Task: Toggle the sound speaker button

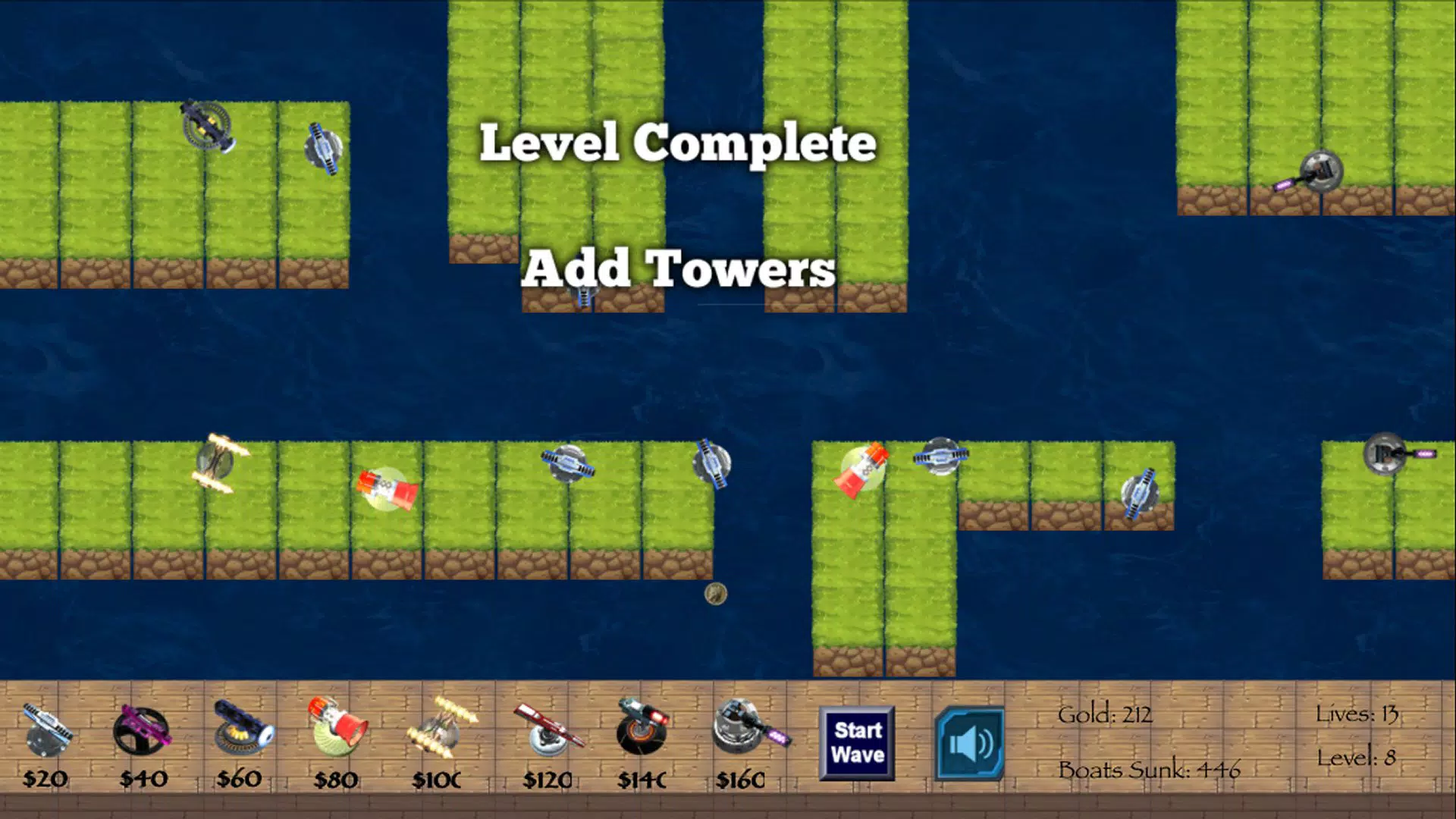Action: coord(969,743)
